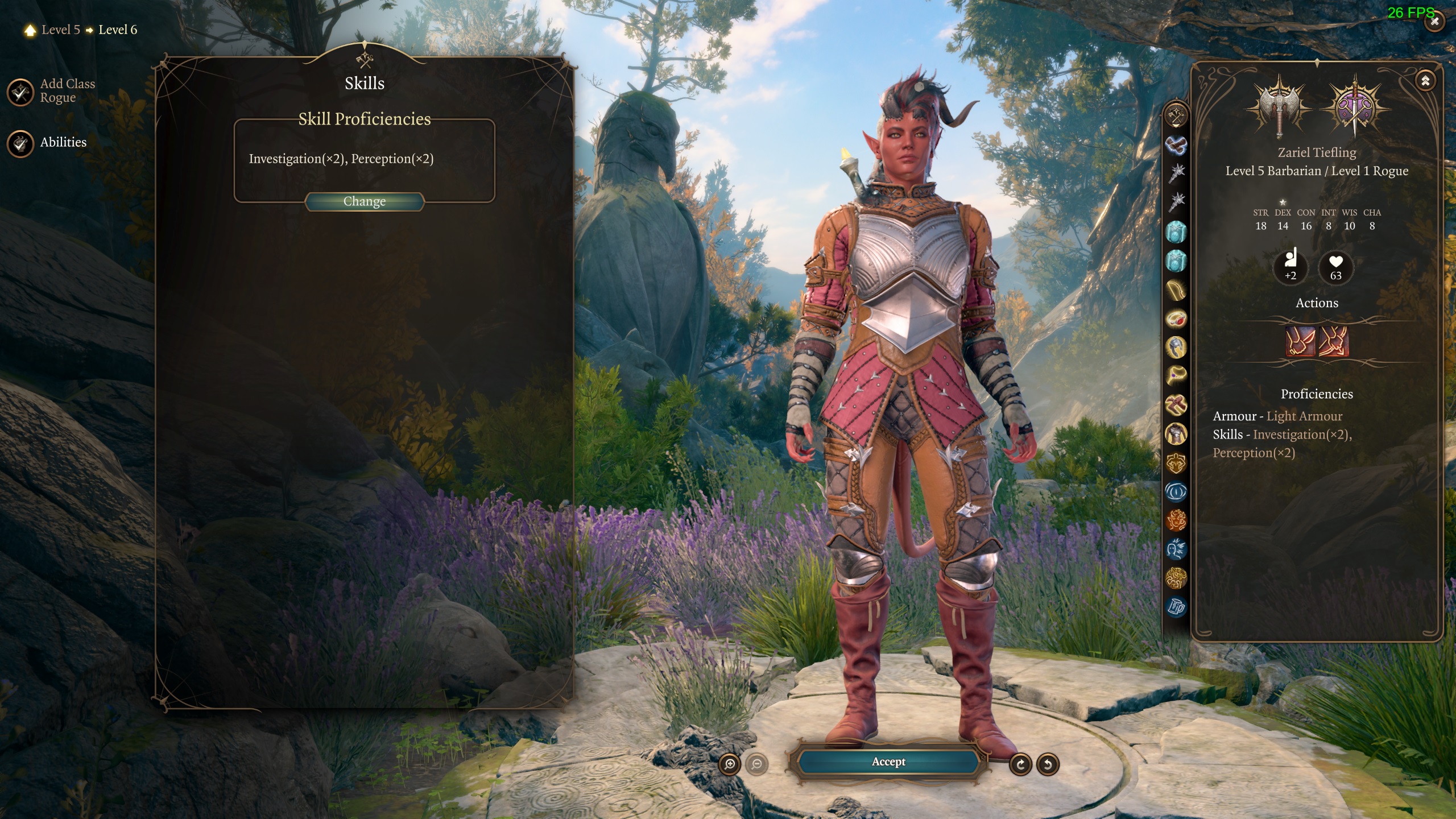The width and height of the screenshot is (1456, 819).
Task: Zoom in on the character
Action: point(730,764)
